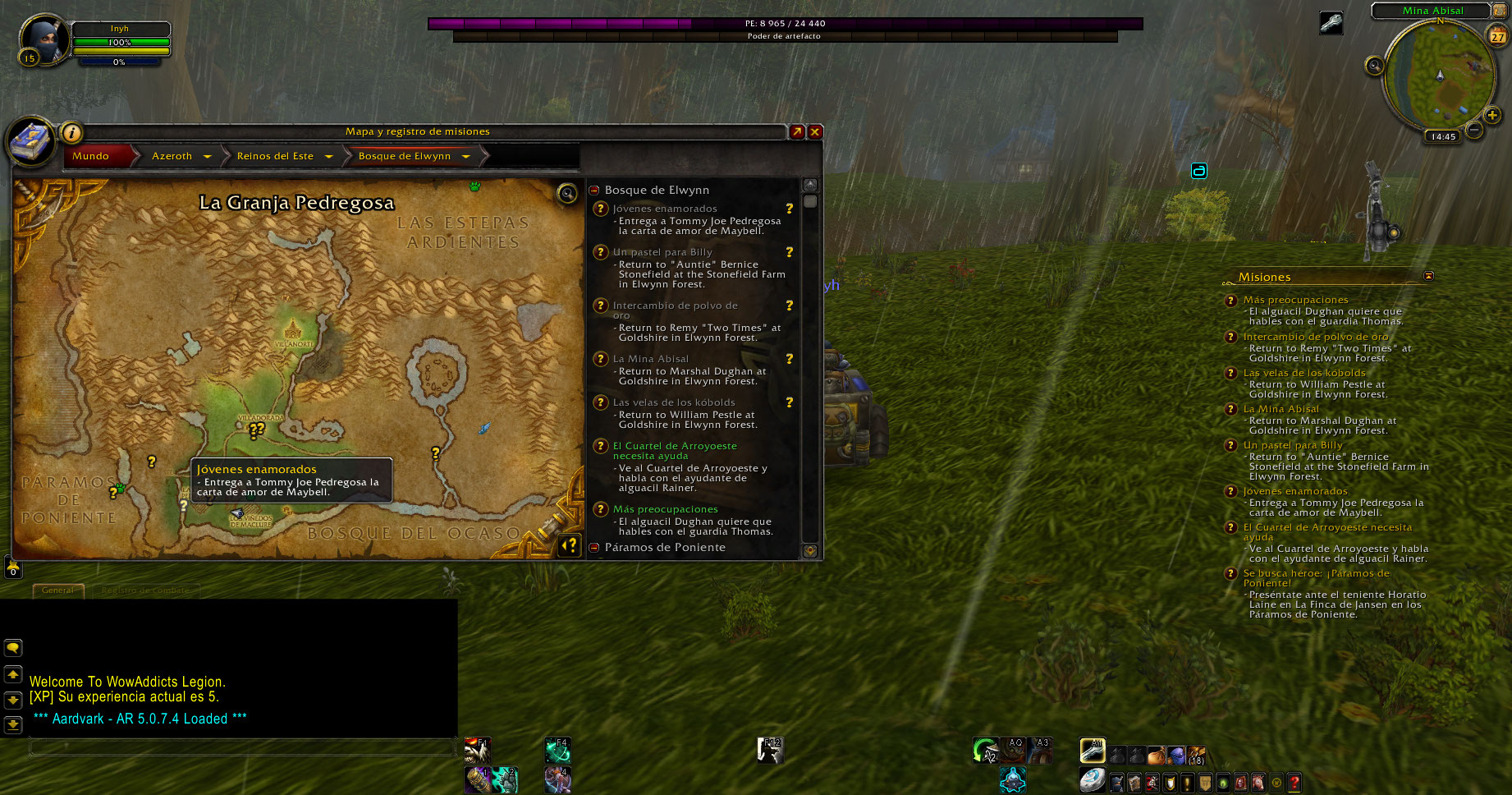Open the Azeroth continent dropdown
This screenshot has height=795, width=1512.
tap(207, 156)
